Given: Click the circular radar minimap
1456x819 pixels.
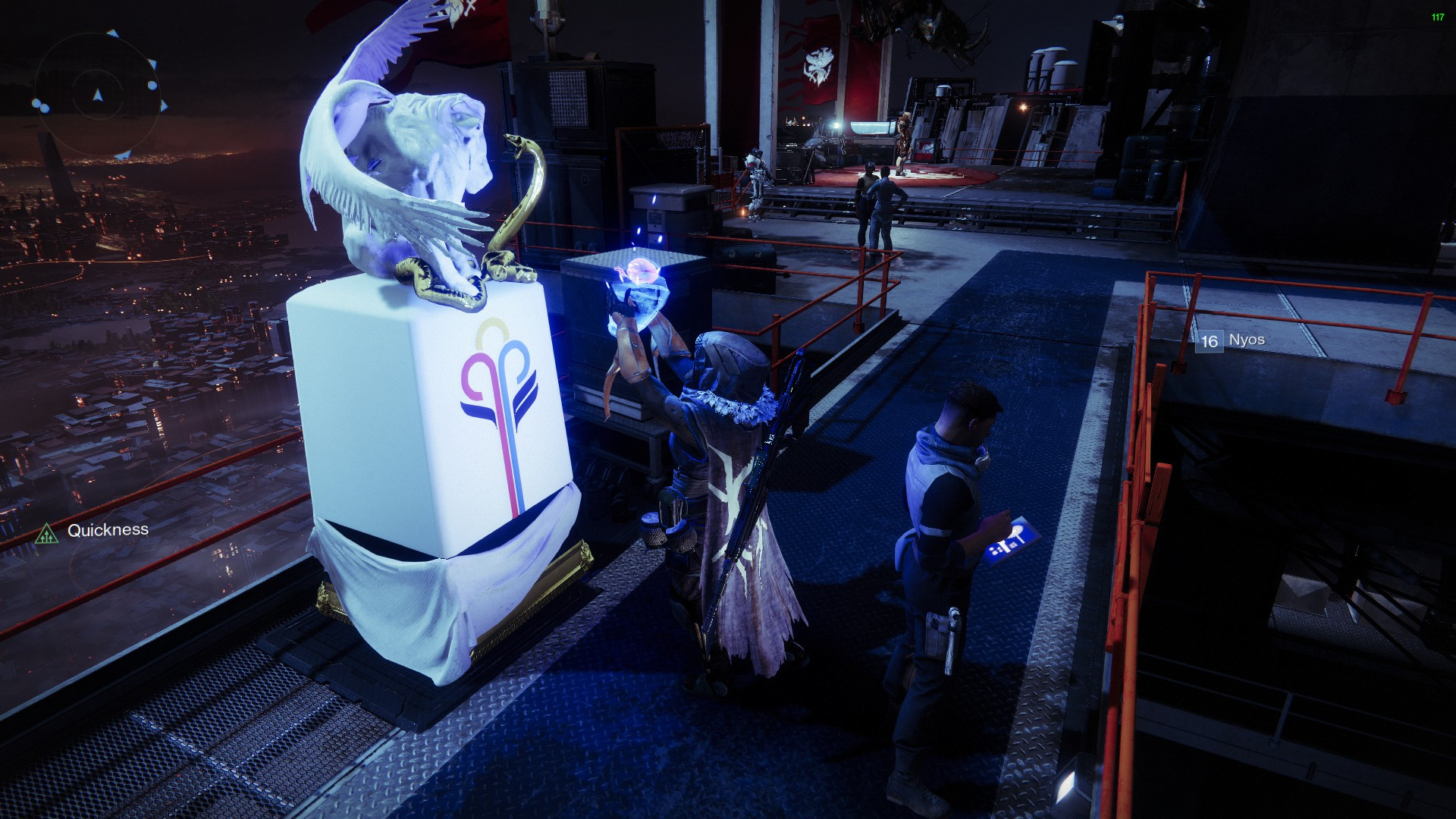Looking at the screenshot, I should 97,96.
